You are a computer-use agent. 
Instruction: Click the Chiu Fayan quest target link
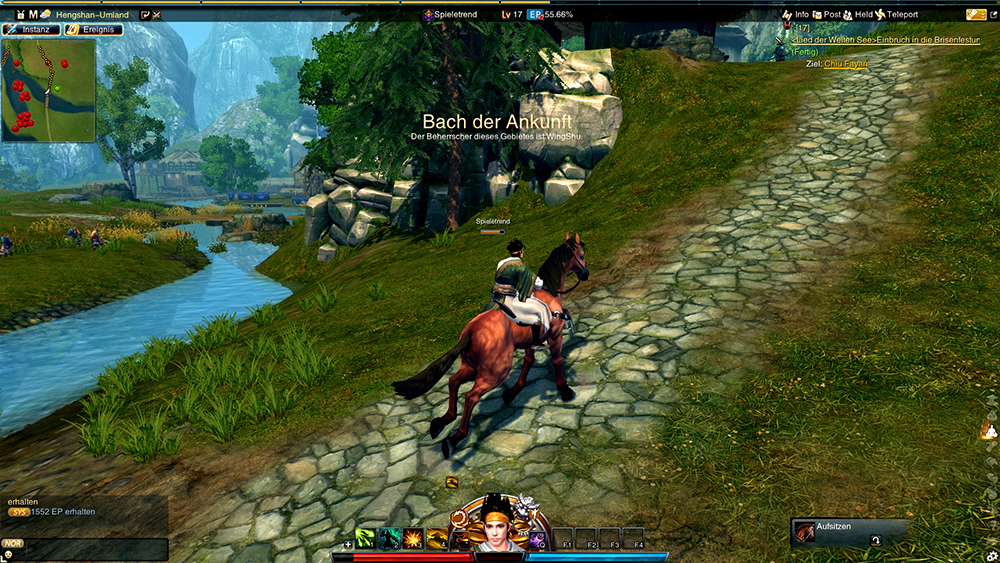coord(846,63)
